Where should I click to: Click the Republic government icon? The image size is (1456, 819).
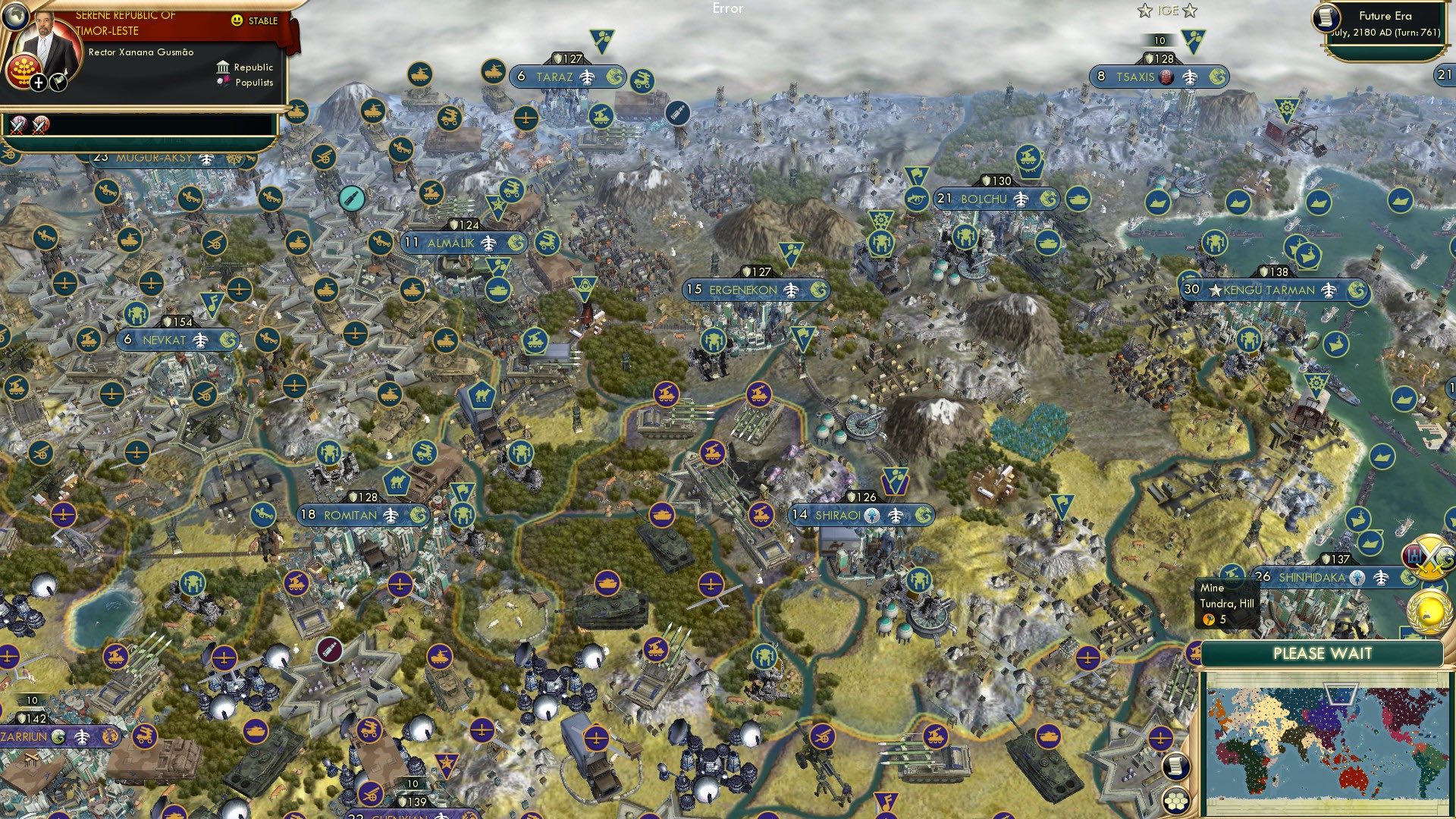pyautogui.click(x=224, y=67)
